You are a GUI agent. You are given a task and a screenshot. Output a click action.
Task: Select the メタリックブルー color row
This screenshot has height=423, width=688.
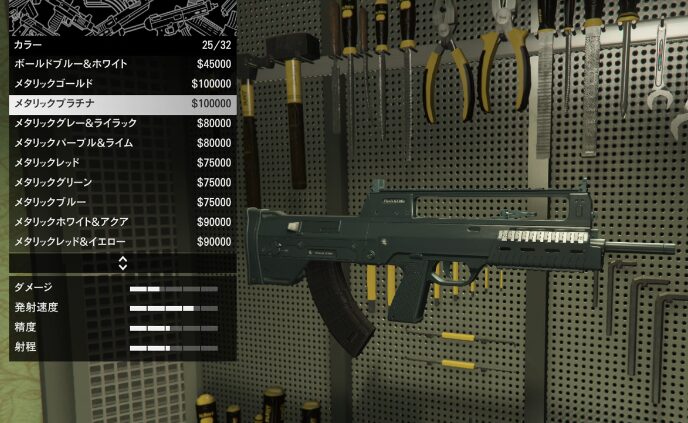tap(120, 202)
